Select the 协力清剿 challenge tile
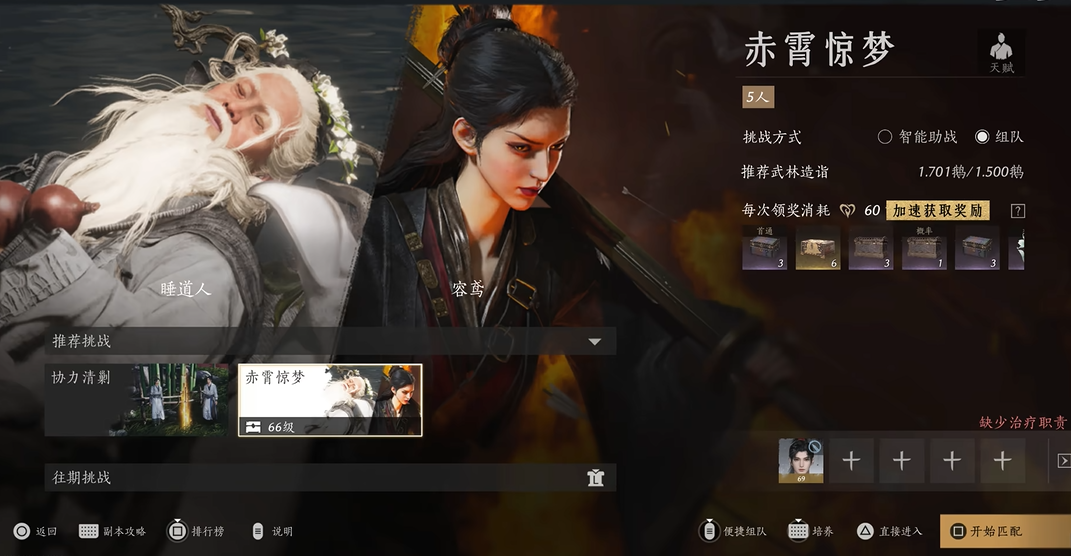Screen dimensions: 1071x556 (136, 400)
